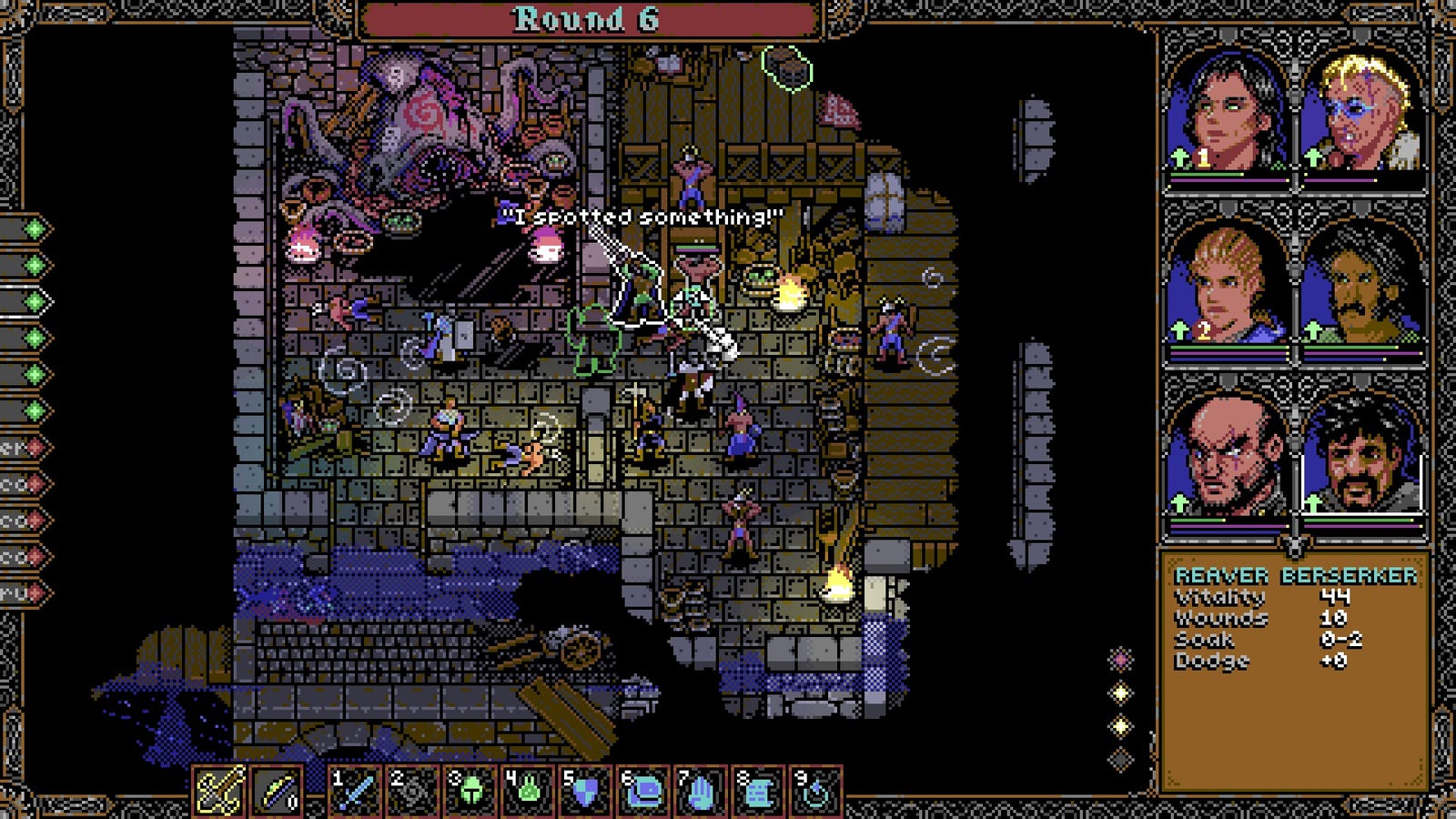Select the blue helm icon in slot 6
1456x819 pixels.
pos(642,791)
